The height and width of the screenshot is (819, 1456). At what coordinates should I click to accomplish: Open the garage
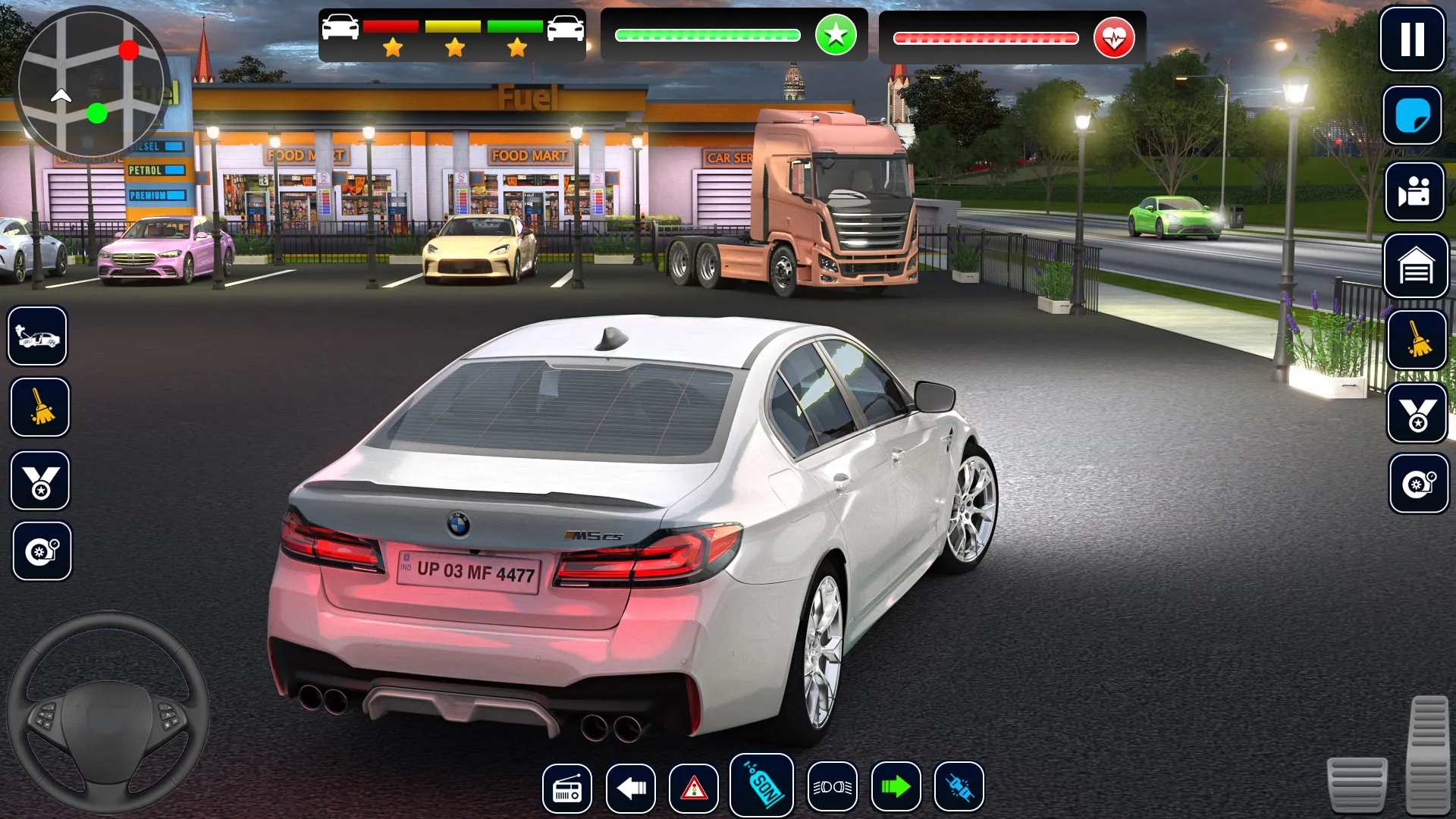(1416, 266)
